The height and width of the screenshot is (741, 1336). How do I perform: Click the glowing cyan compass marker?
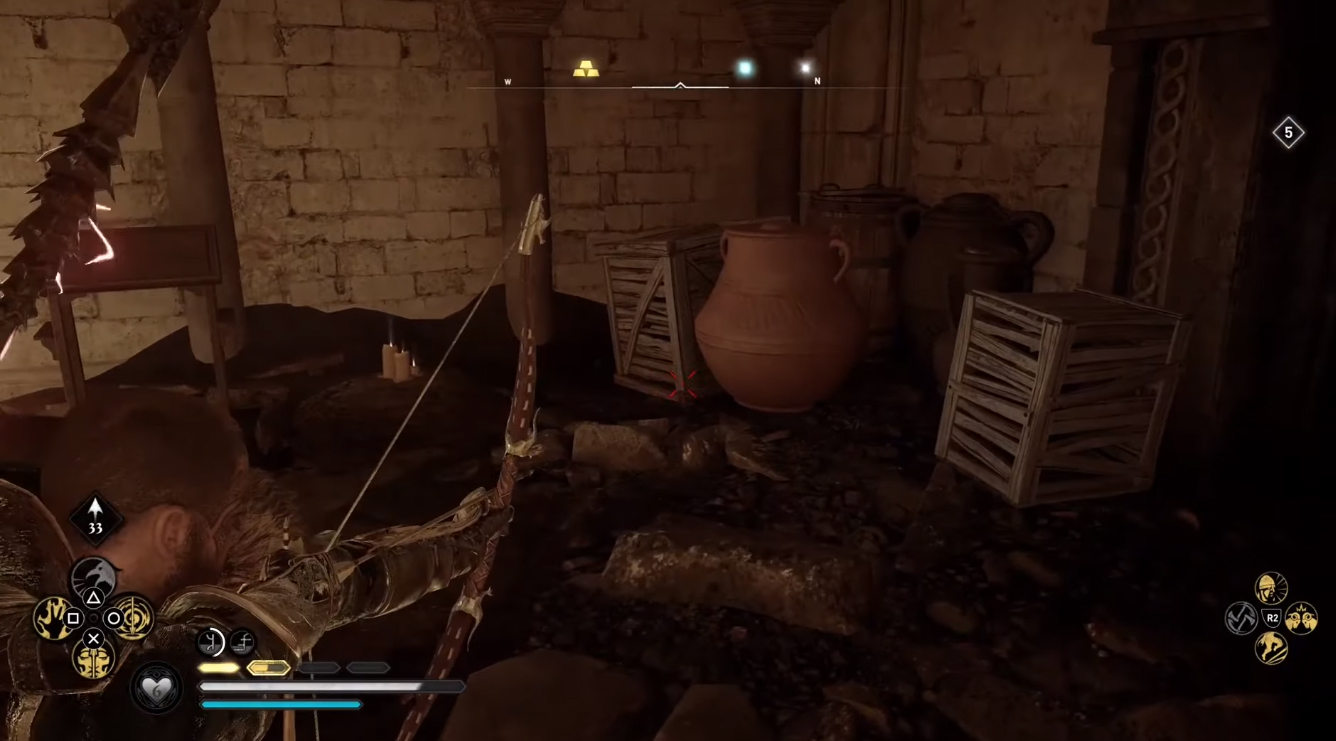[744, 68]
